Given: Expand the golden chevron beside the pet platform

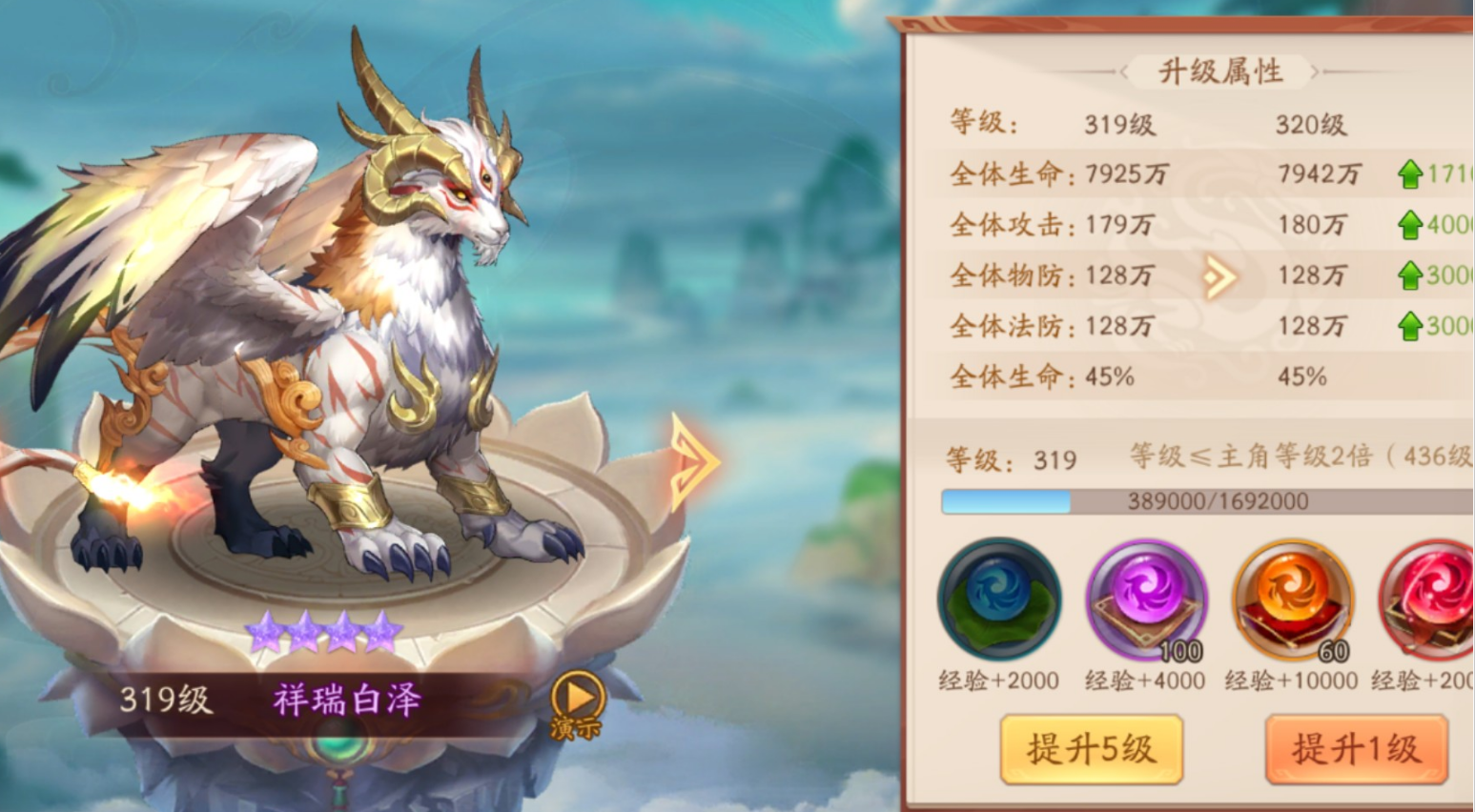Looking at the screenshot, I should pos(694,461).
